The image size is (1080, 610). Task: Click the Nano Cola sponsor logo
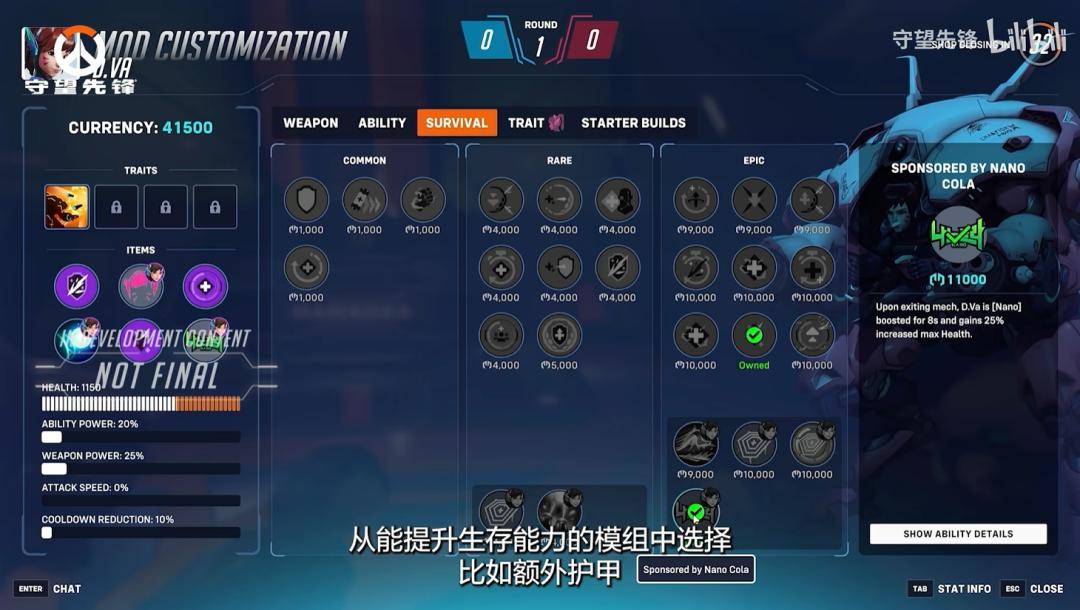(x=958, y=237)
